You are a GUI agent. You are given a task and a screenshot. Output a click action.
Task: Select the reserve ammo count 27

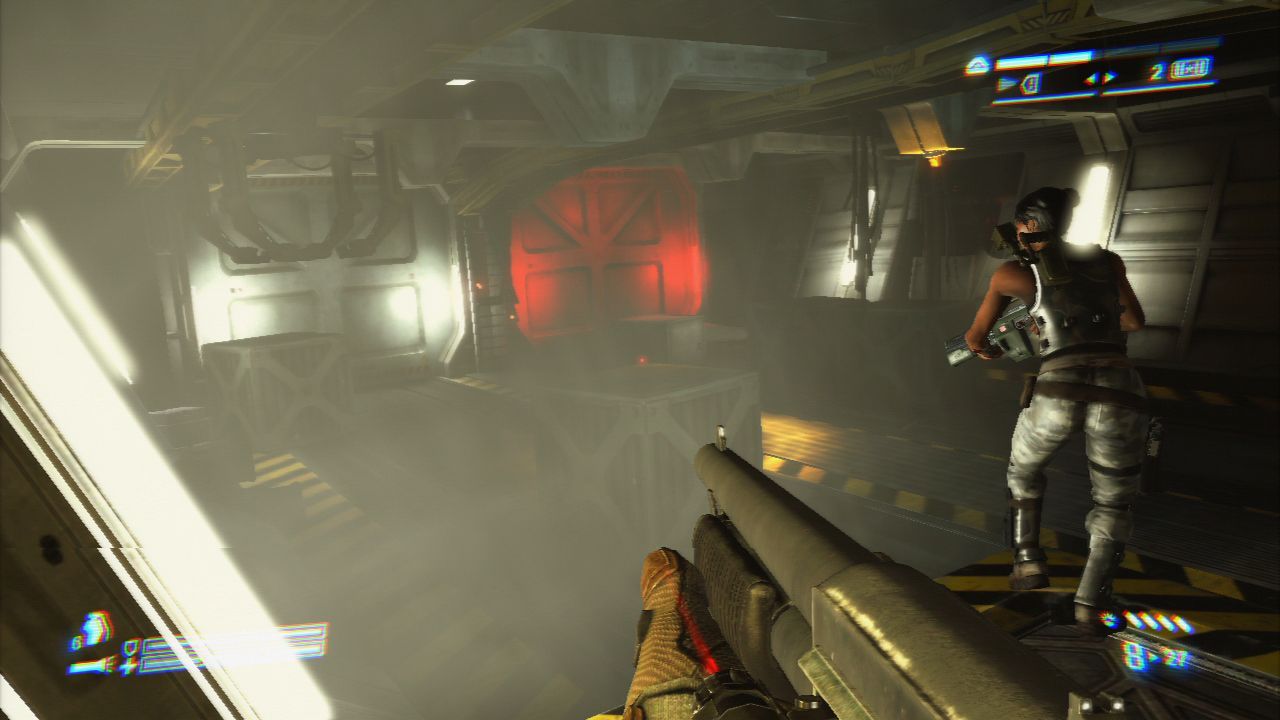(x=1174, y=656)
